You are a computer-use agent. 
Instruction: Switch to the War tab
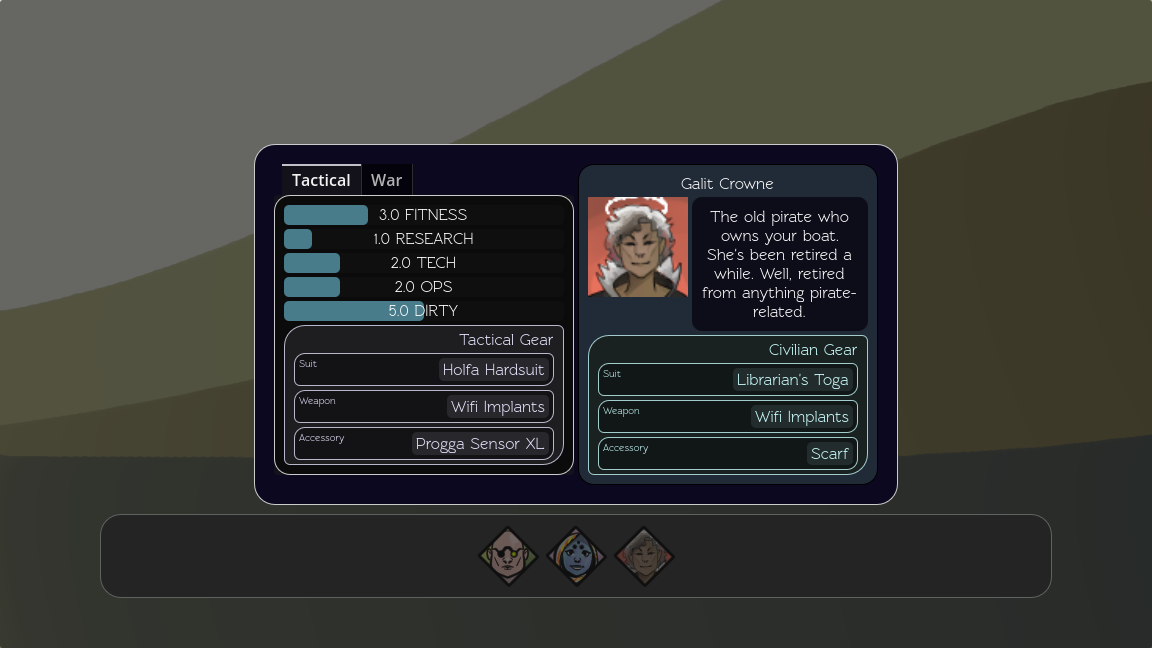point(386,180)
